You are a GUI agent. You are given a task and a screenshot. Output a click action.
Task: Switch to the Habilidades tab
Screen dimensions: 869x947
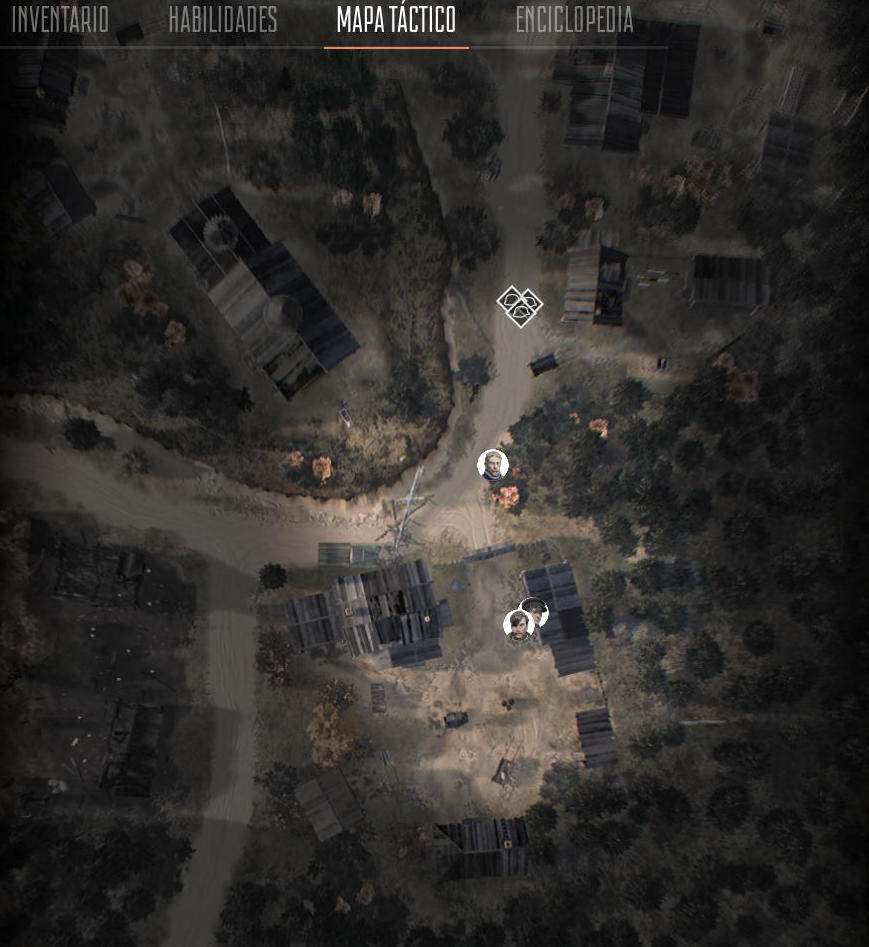[222, 20]
